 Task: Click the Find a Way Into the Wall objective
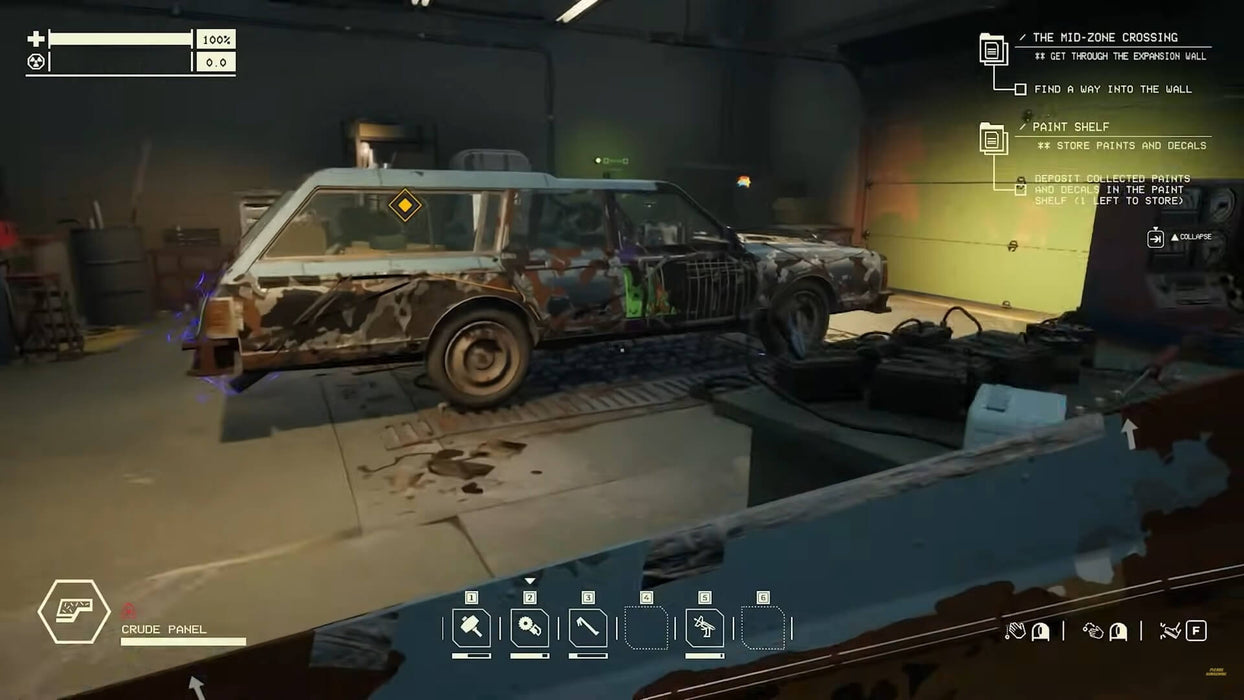click(1112, 89)
